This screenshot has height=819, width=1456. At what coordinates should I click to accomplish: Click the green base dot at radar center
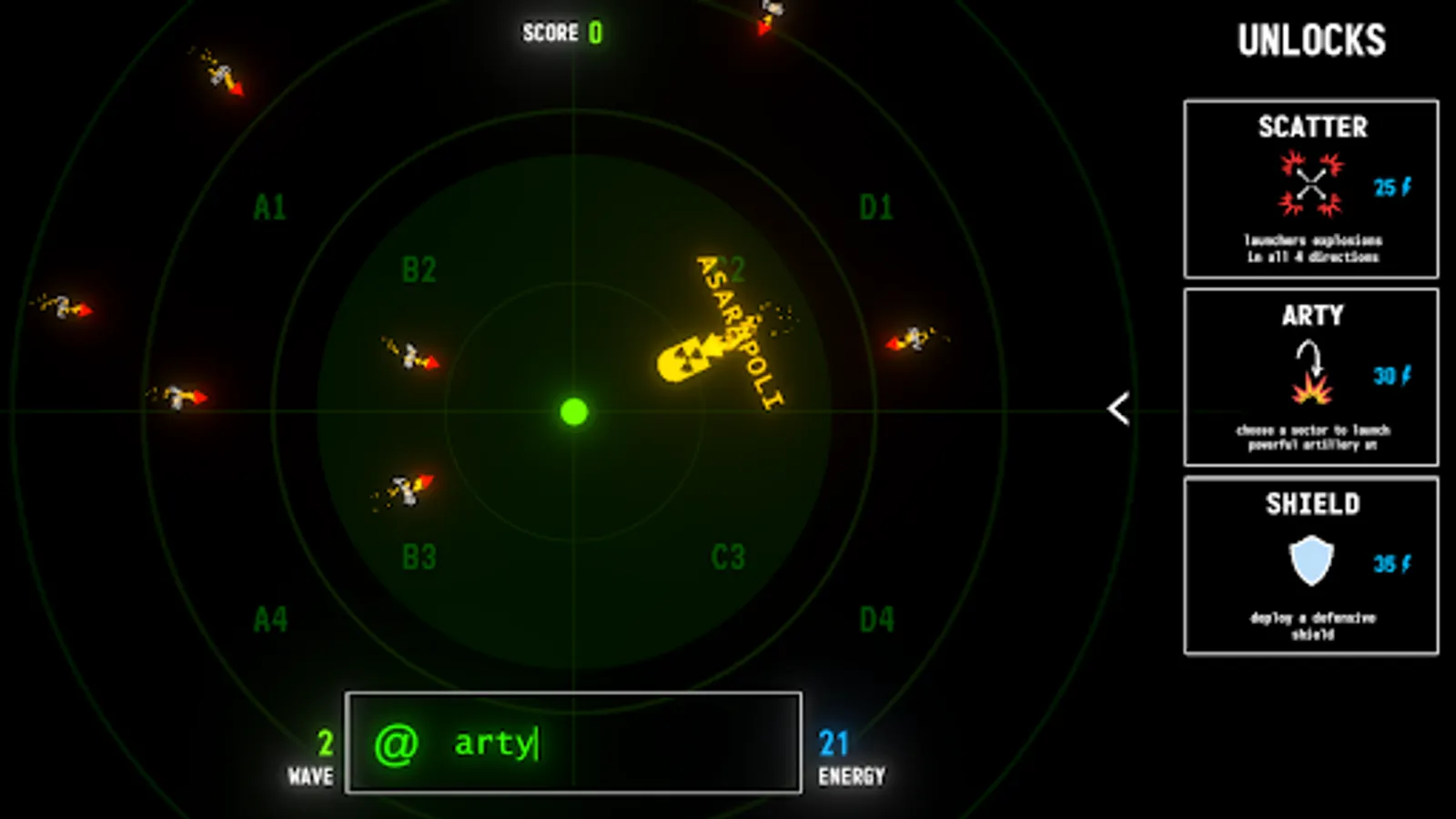573,412
